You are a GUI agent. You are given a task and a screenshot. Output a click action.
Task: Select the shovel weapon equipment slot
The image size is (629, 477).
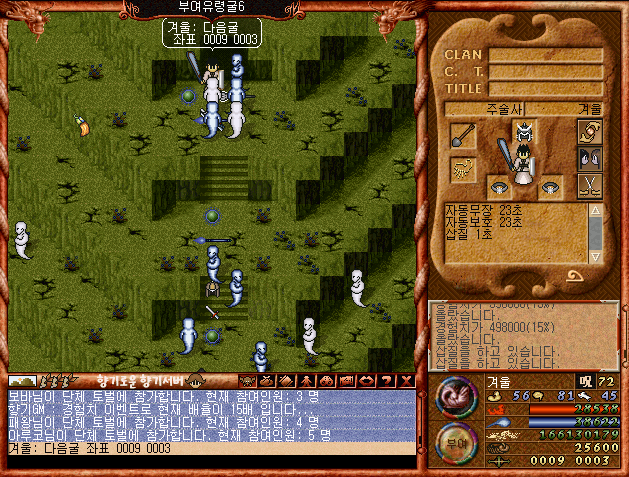click(463, 135)
